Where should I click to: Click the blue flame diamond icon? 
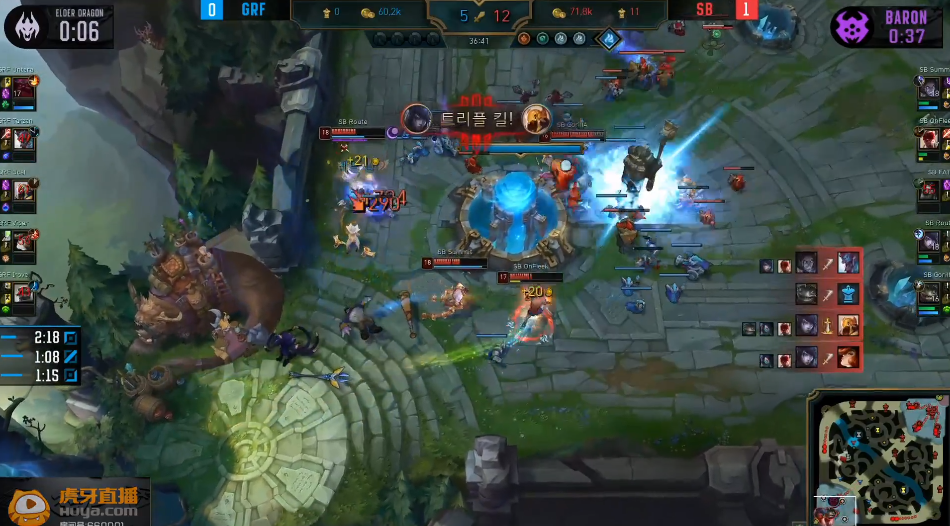tap(608, 39)
